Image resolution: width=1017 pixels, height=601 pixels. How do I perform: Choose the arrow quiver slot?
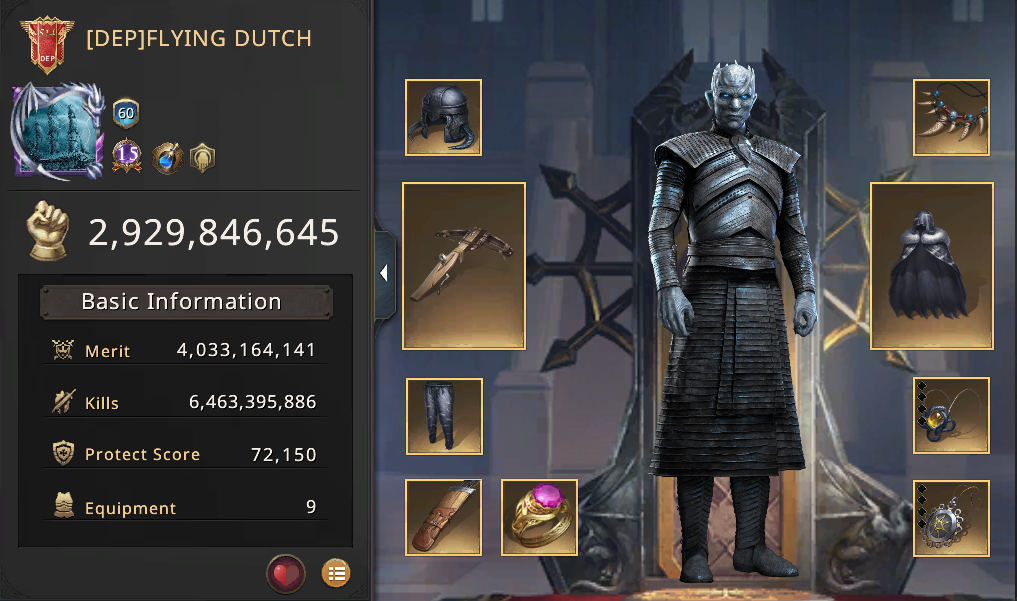click(x=443, y=517)
